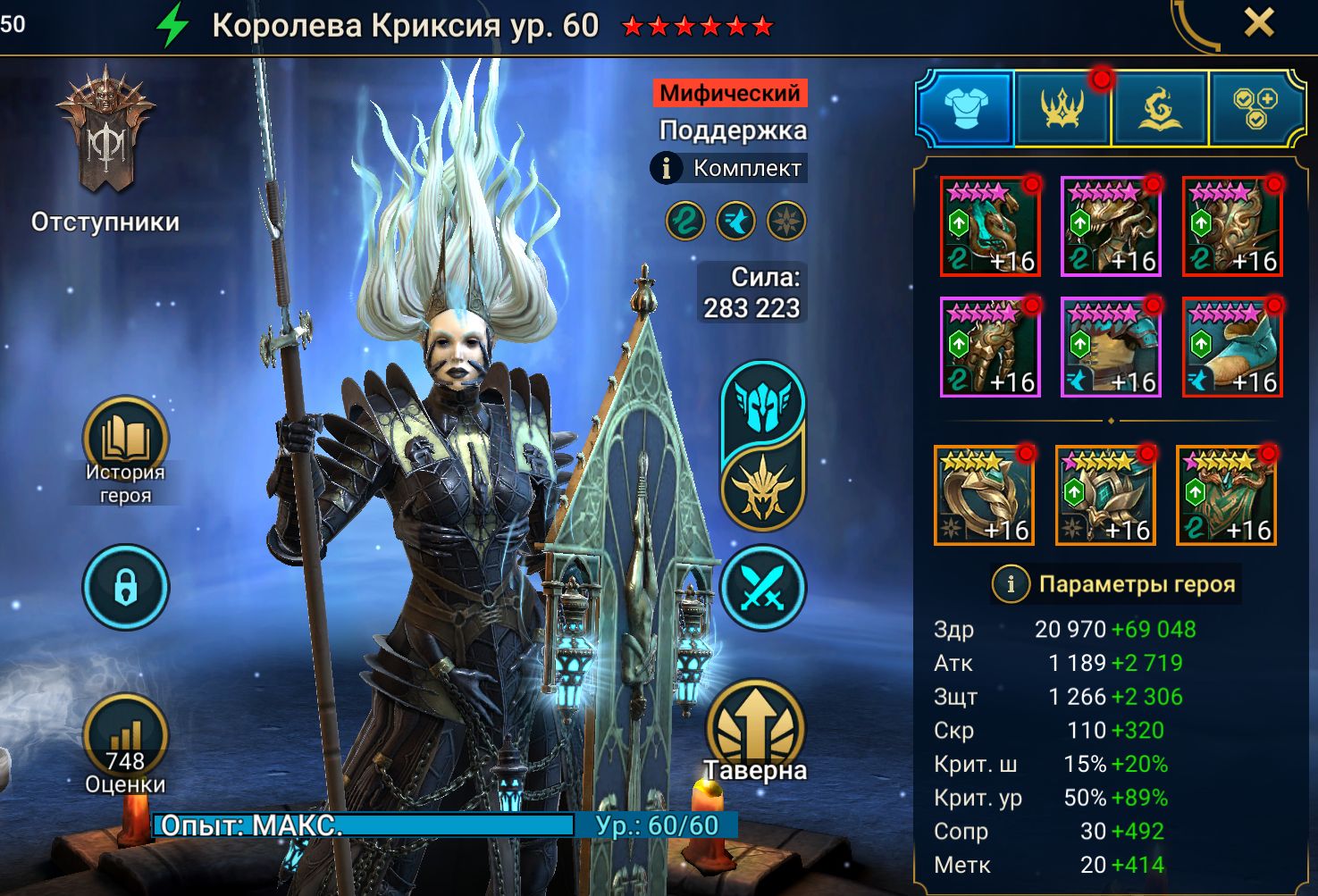Toggle the padlock lock on this hero
The height and width of the screenshot is (896, 1318).
pos(125,588)
